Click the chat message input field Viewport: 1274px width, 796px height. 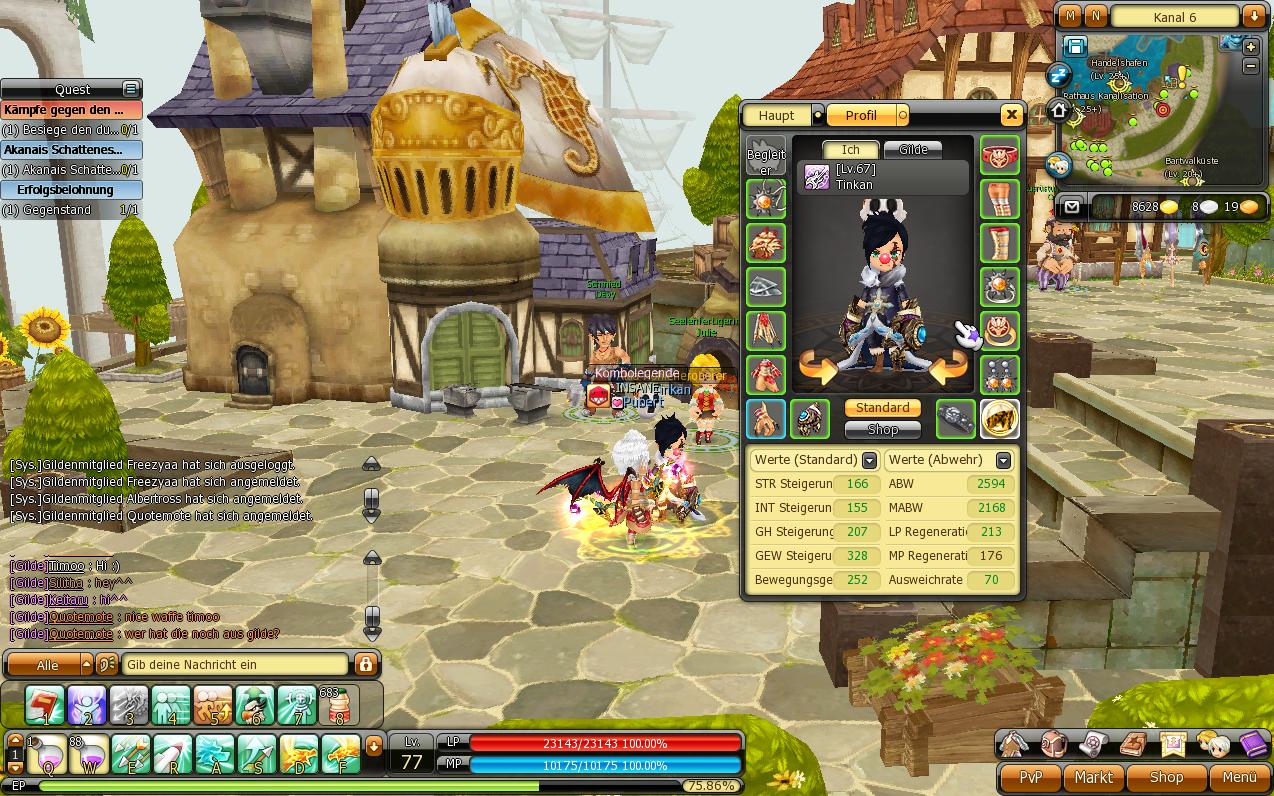click(x=236, y=664)
